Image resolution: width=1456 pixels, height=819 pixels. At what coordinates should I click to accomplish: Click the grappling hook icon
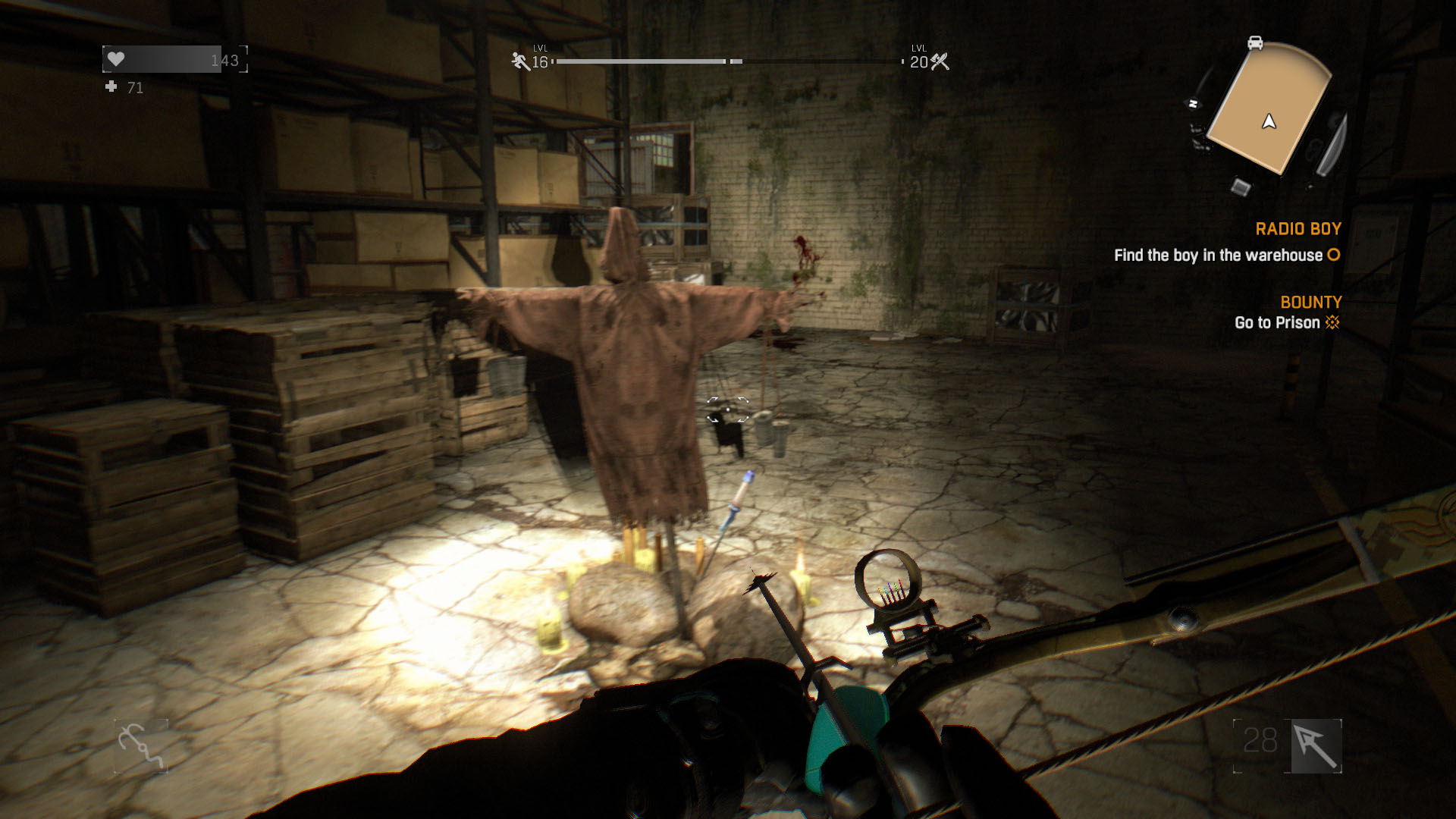click(141, 746)
